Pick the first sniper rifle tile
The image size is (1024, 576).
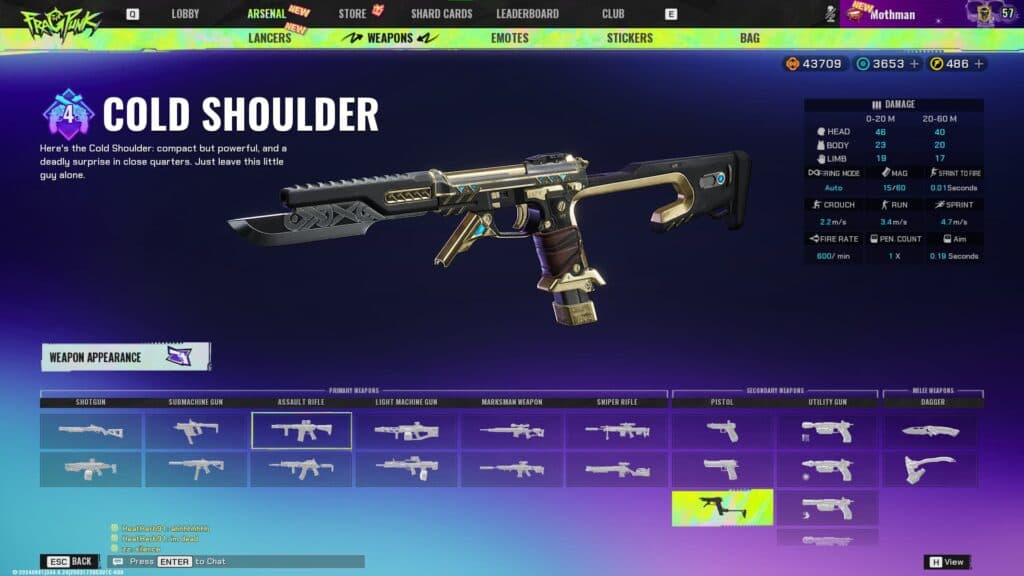click(617, 430)
